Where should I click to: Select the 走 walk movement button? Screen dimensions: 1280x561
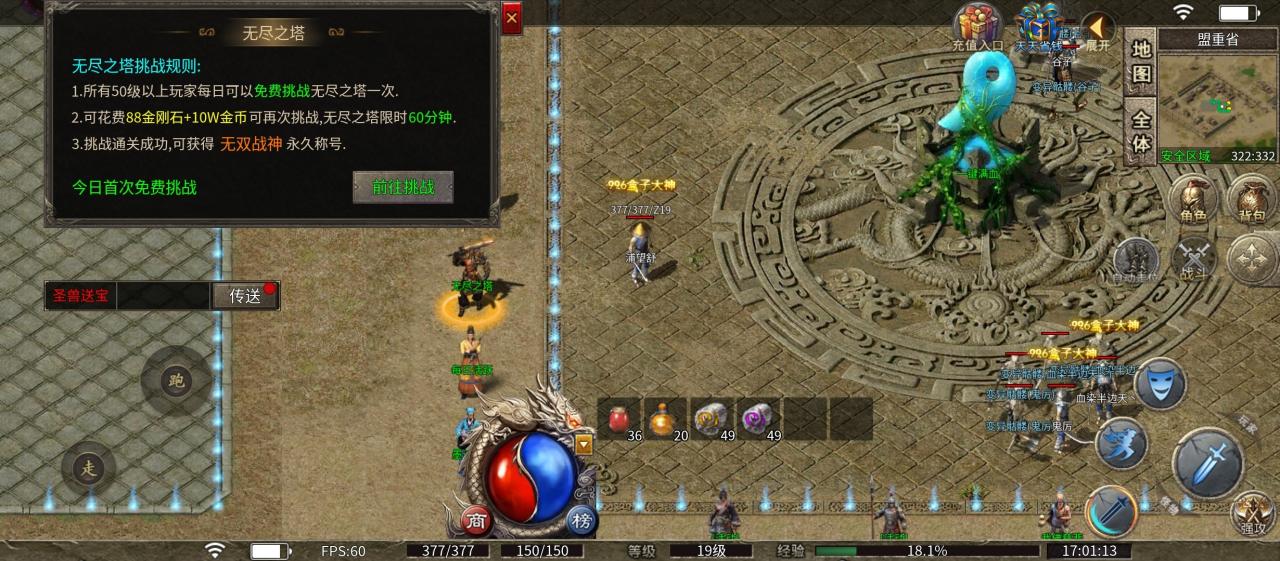coord(90,469)
